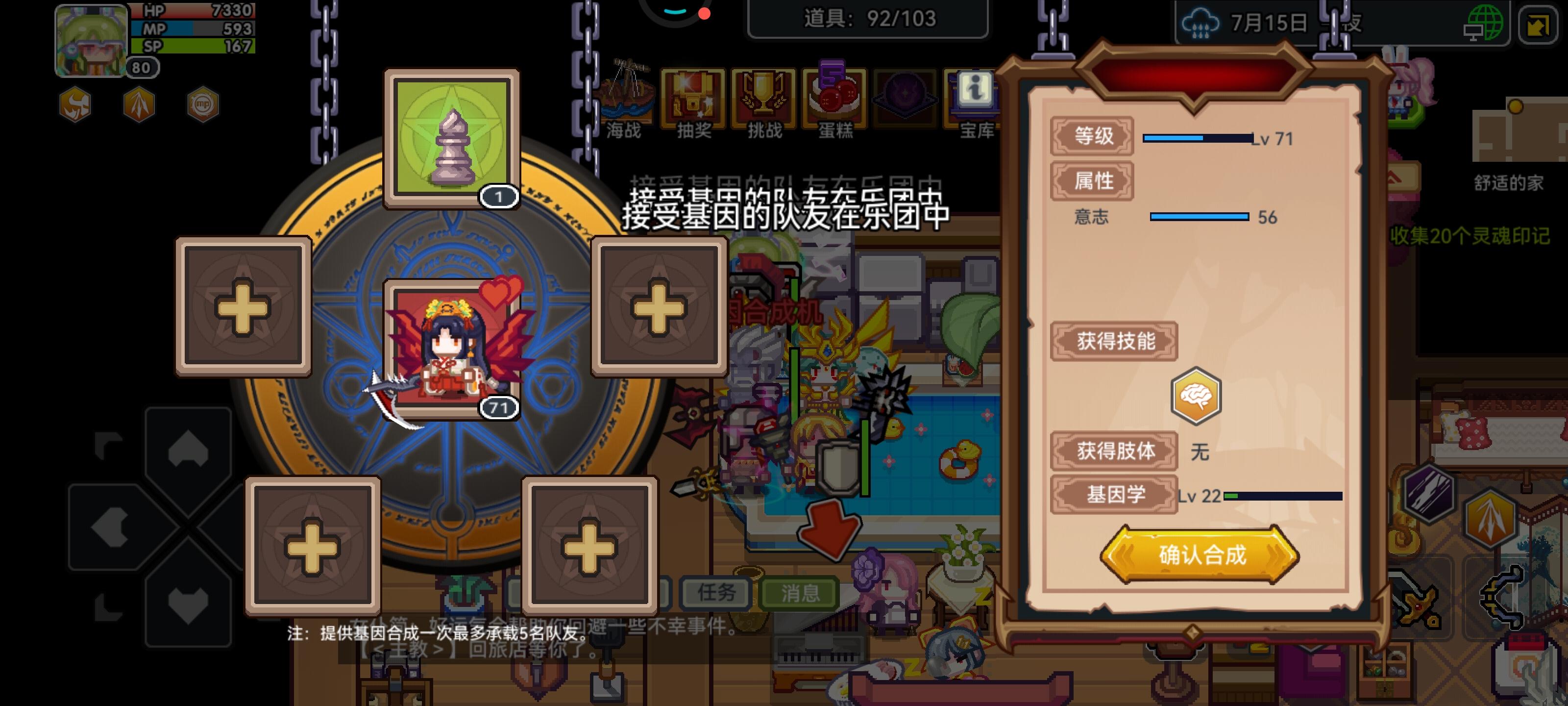This screenshot has height=706, width=1568.
Task: Expand the 获得肢体 limbs section
Action: [x=1115, y=453]
